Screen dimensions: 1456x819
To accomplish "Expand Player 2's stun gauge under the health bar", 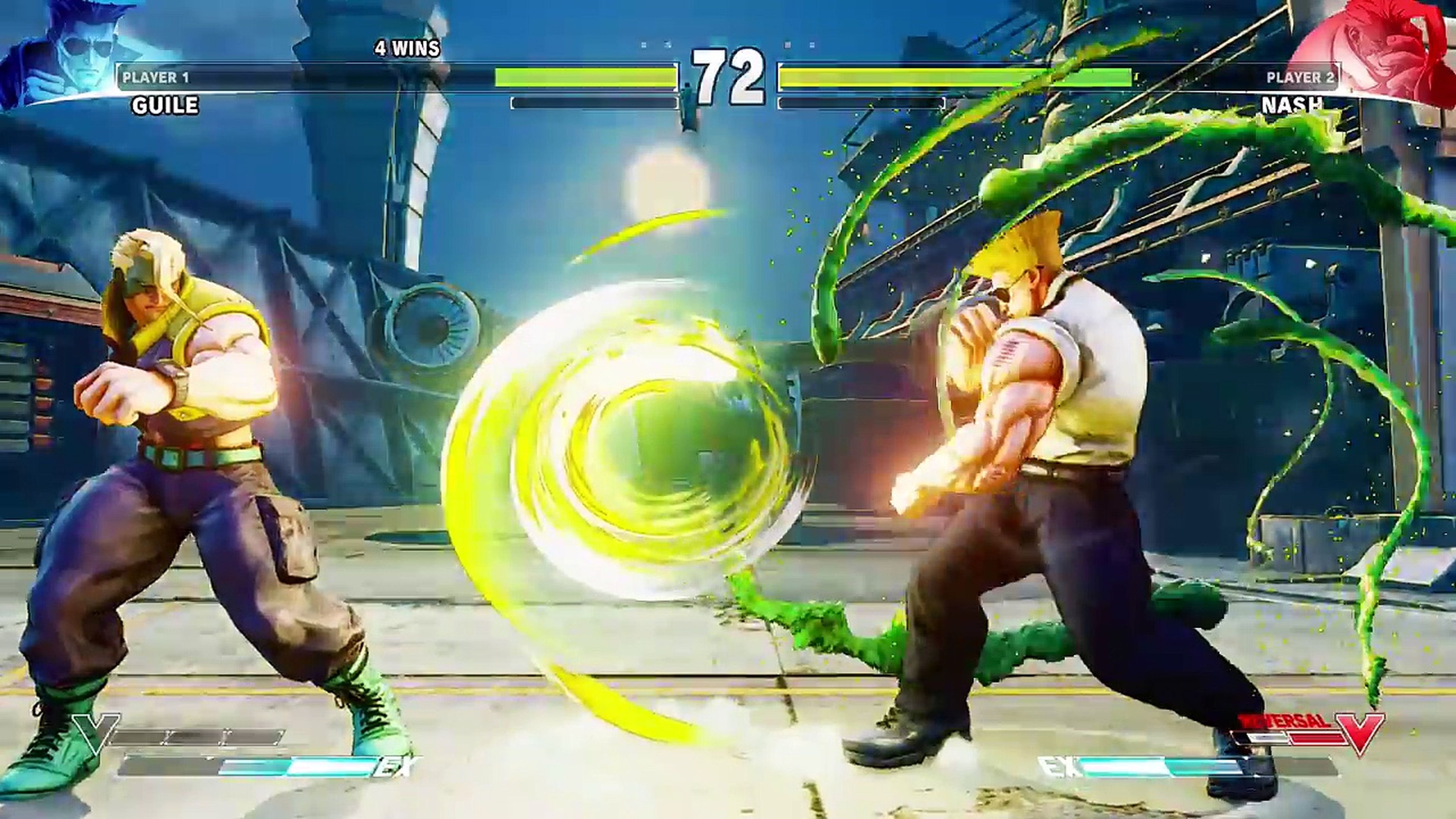I will [862, 103].
